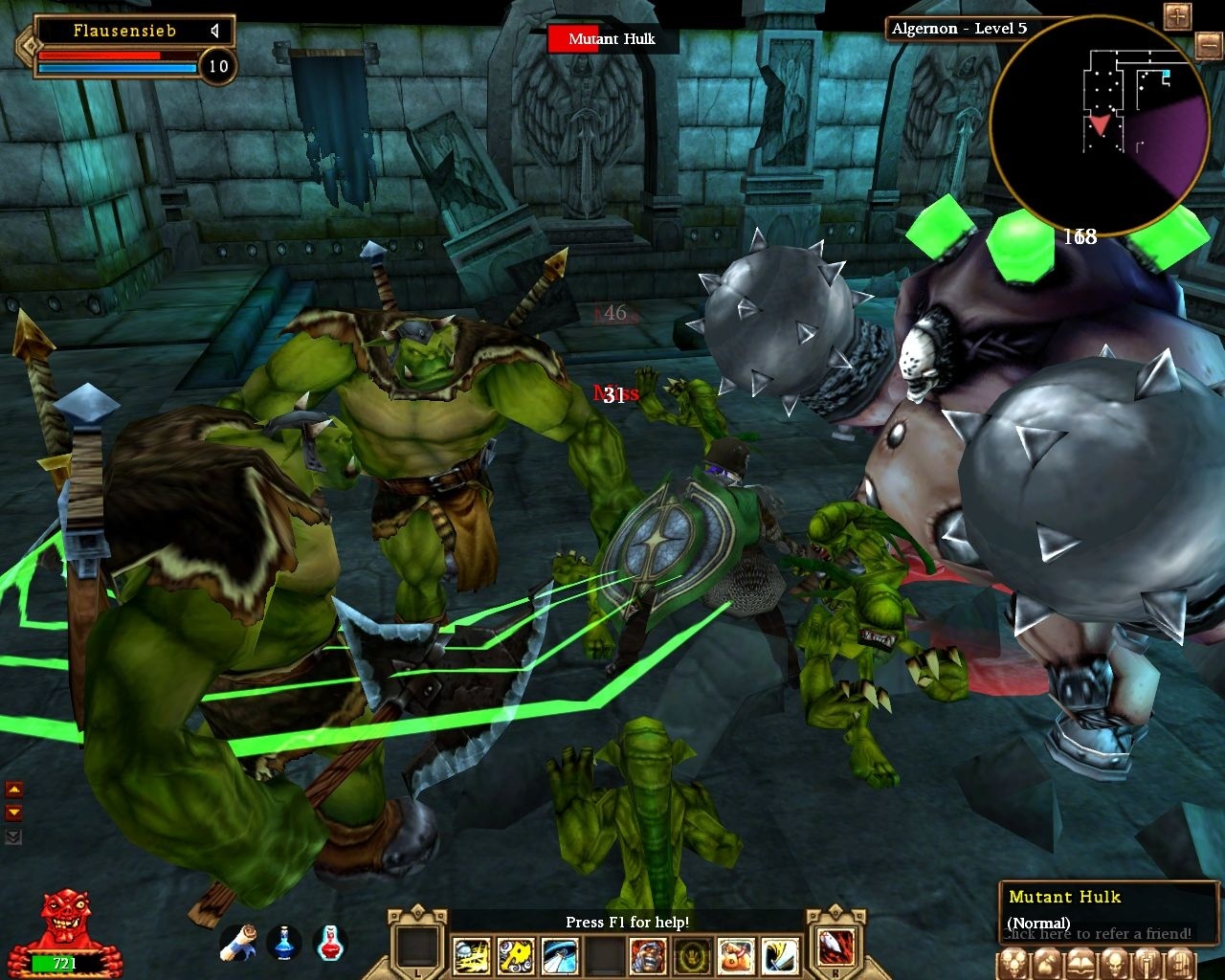The image size is (1225, 980).
Task: Exit game via the door icon
Action: click(x=1178, y=964)
